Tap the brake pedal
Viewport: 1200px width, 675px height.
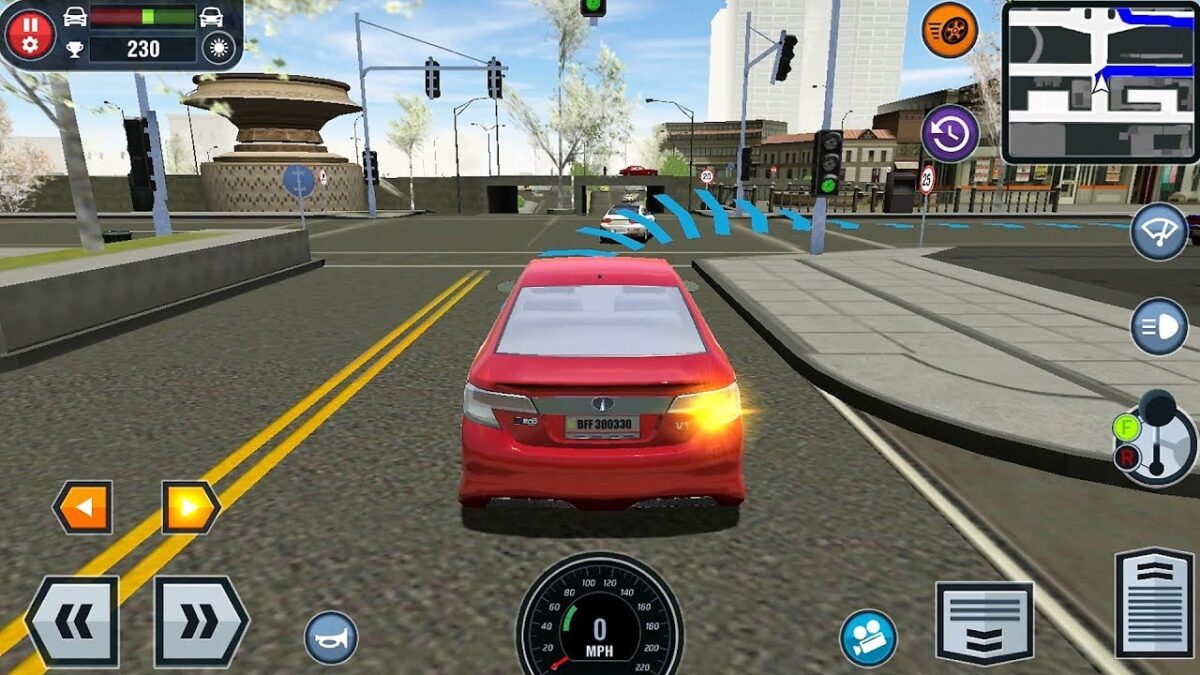[x=984, y=623]
